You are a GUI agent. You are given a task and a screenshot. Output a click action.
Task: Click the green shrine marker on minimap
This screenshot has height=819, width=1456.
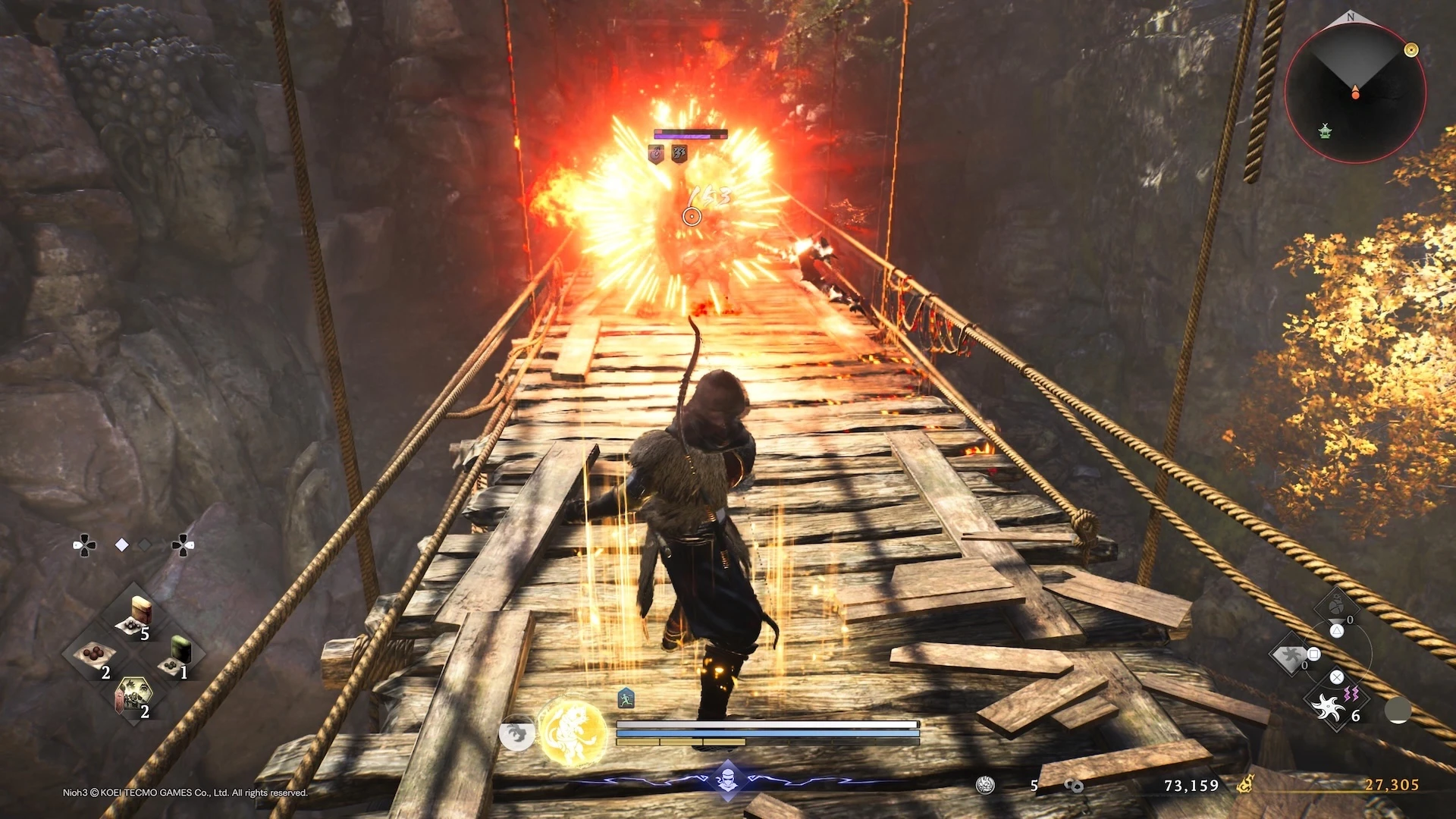[x=1325, y=132]
